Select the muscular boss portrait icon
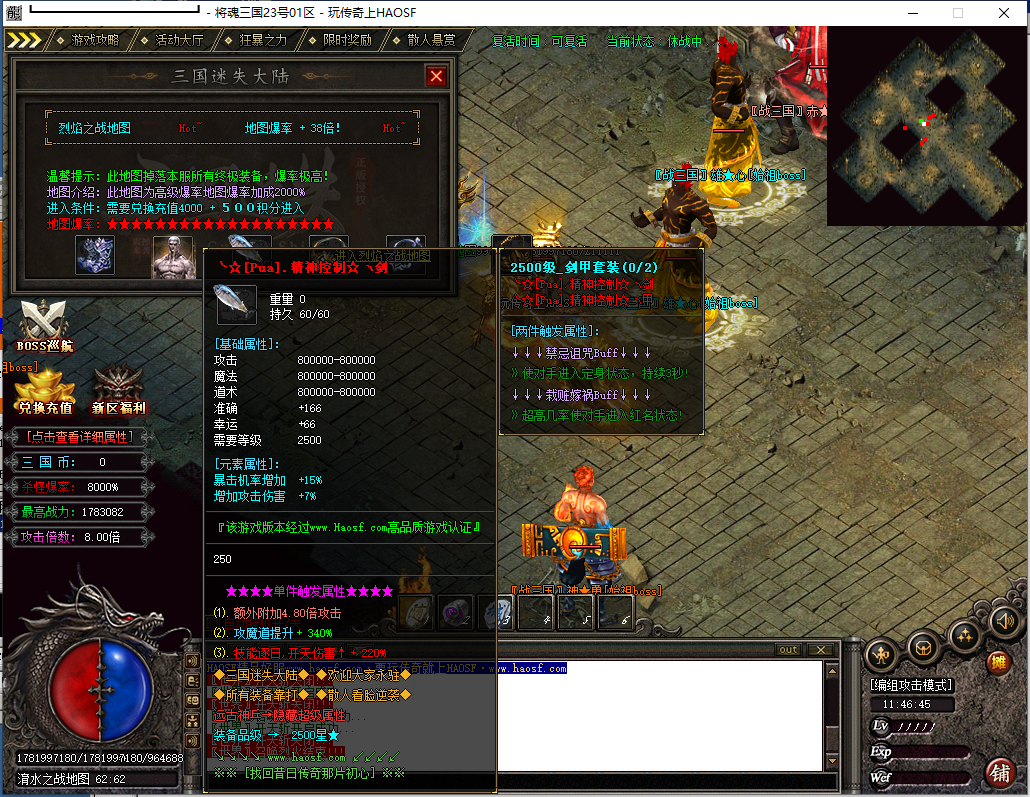Image resolution: width=1030 pixels, height=797 pixels. click(172, 256)
